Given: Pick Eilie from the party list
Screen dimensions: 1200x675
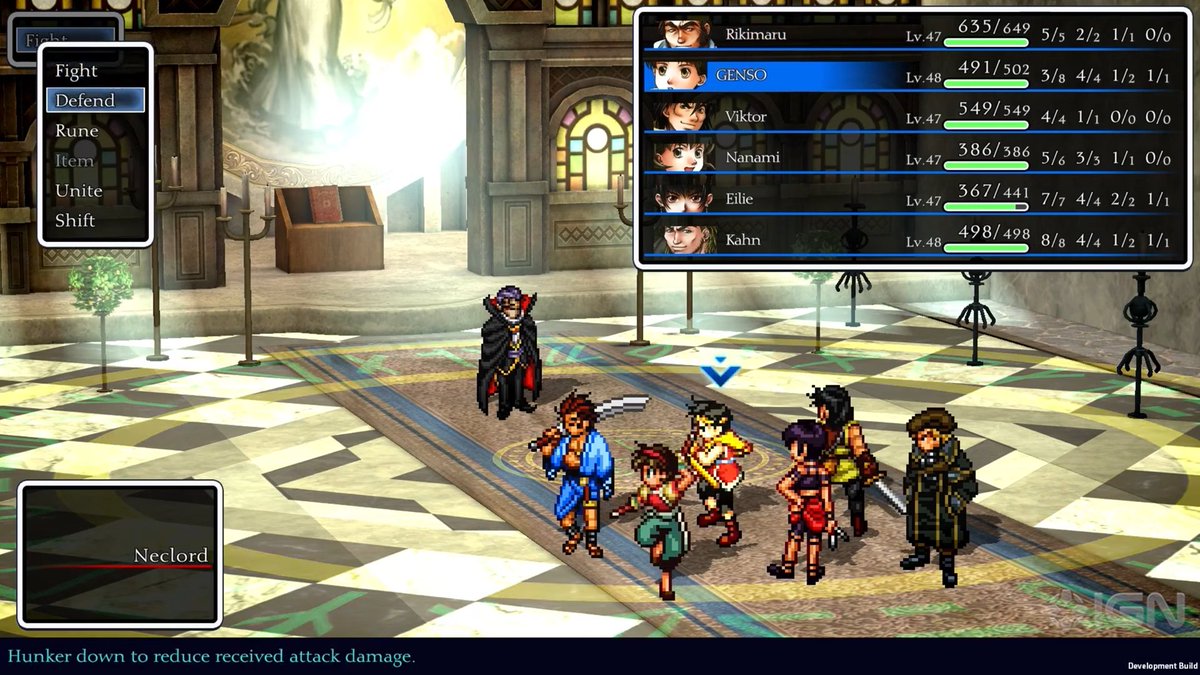Looking at the screenshot, I should [908, 200].
